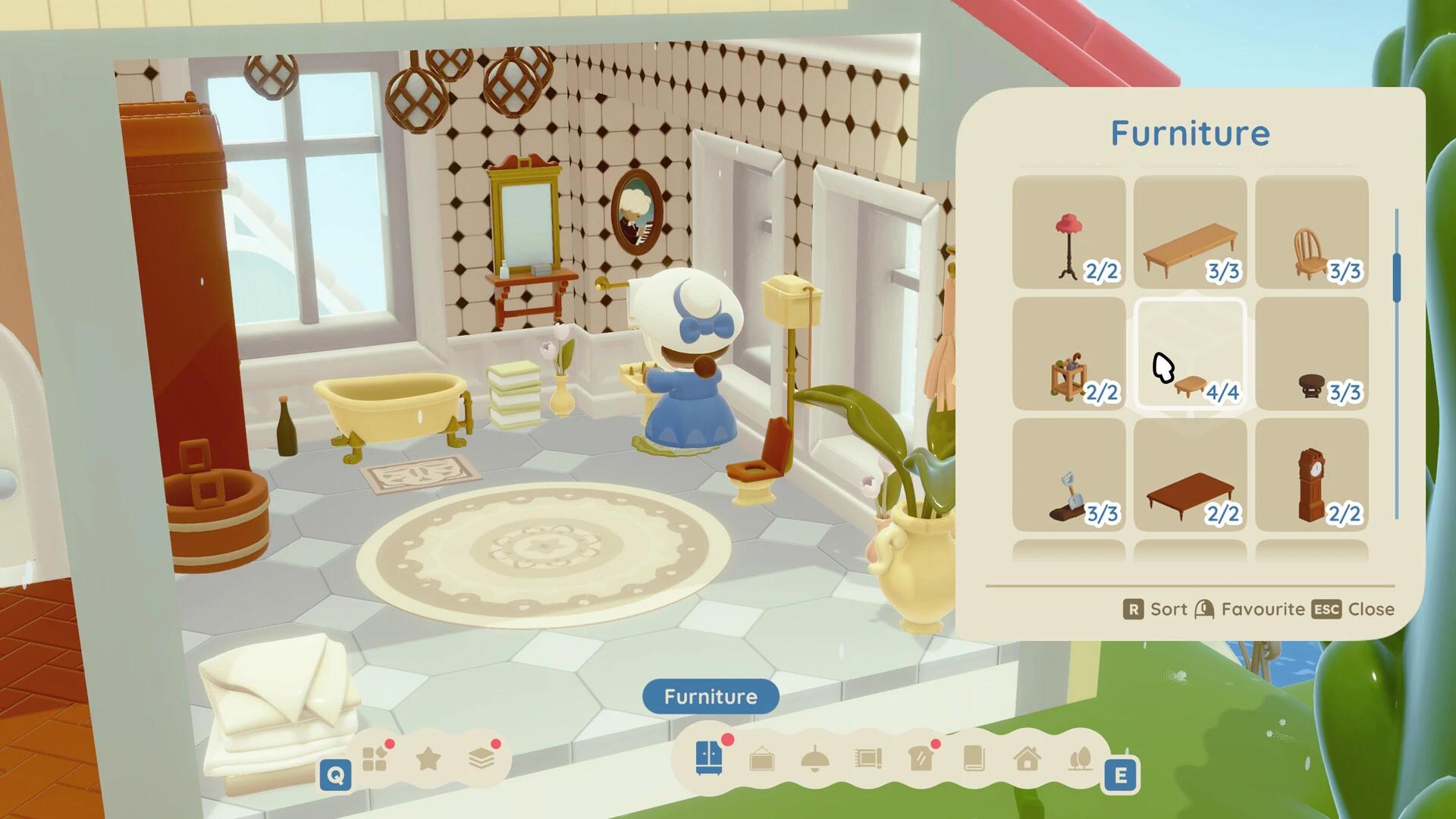Switch to the house category tab

tap(1027, 758)
